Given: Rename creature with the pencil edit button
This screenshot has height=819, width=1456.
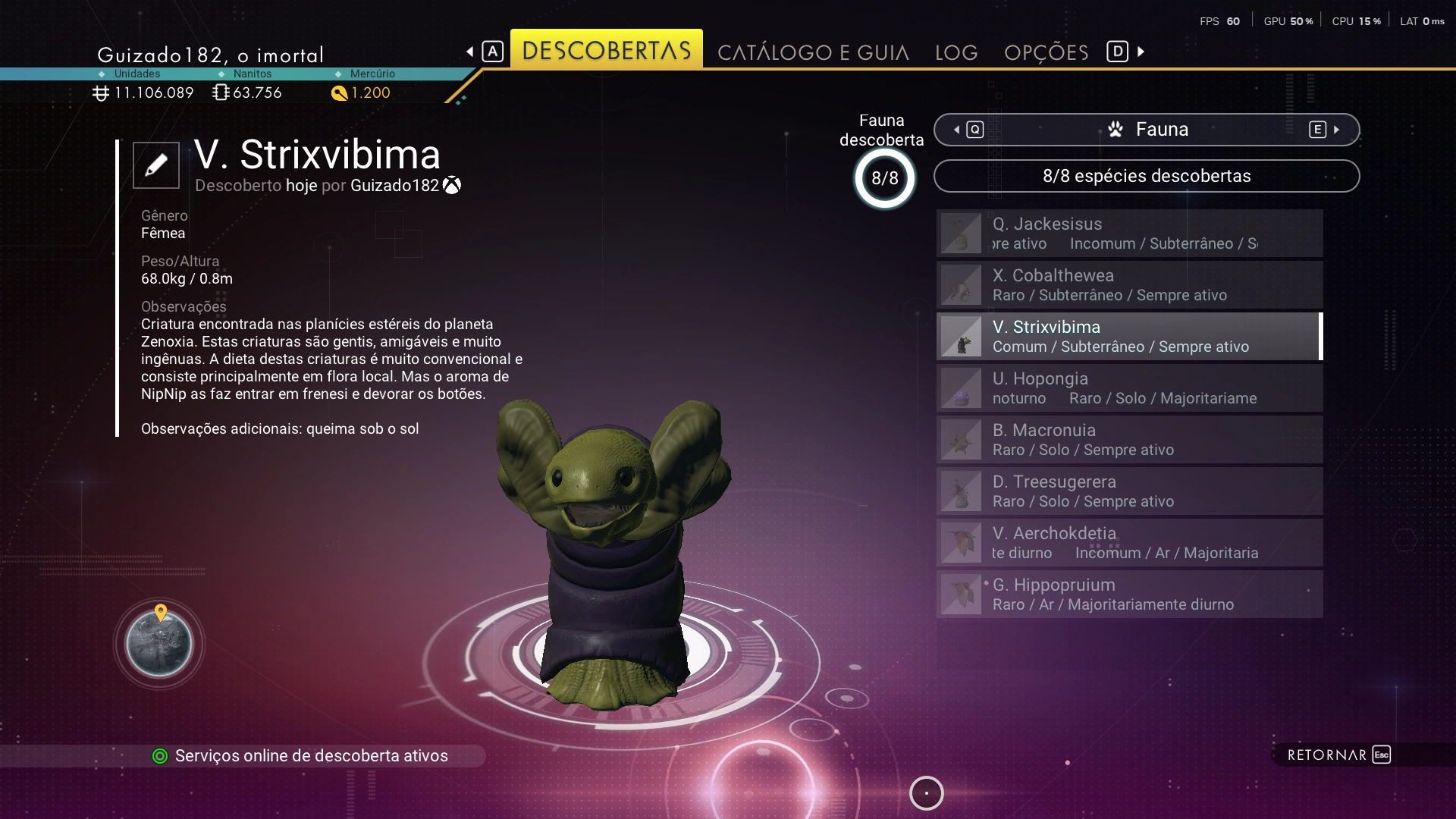Looking at the screenshot, I should [156, 165].
